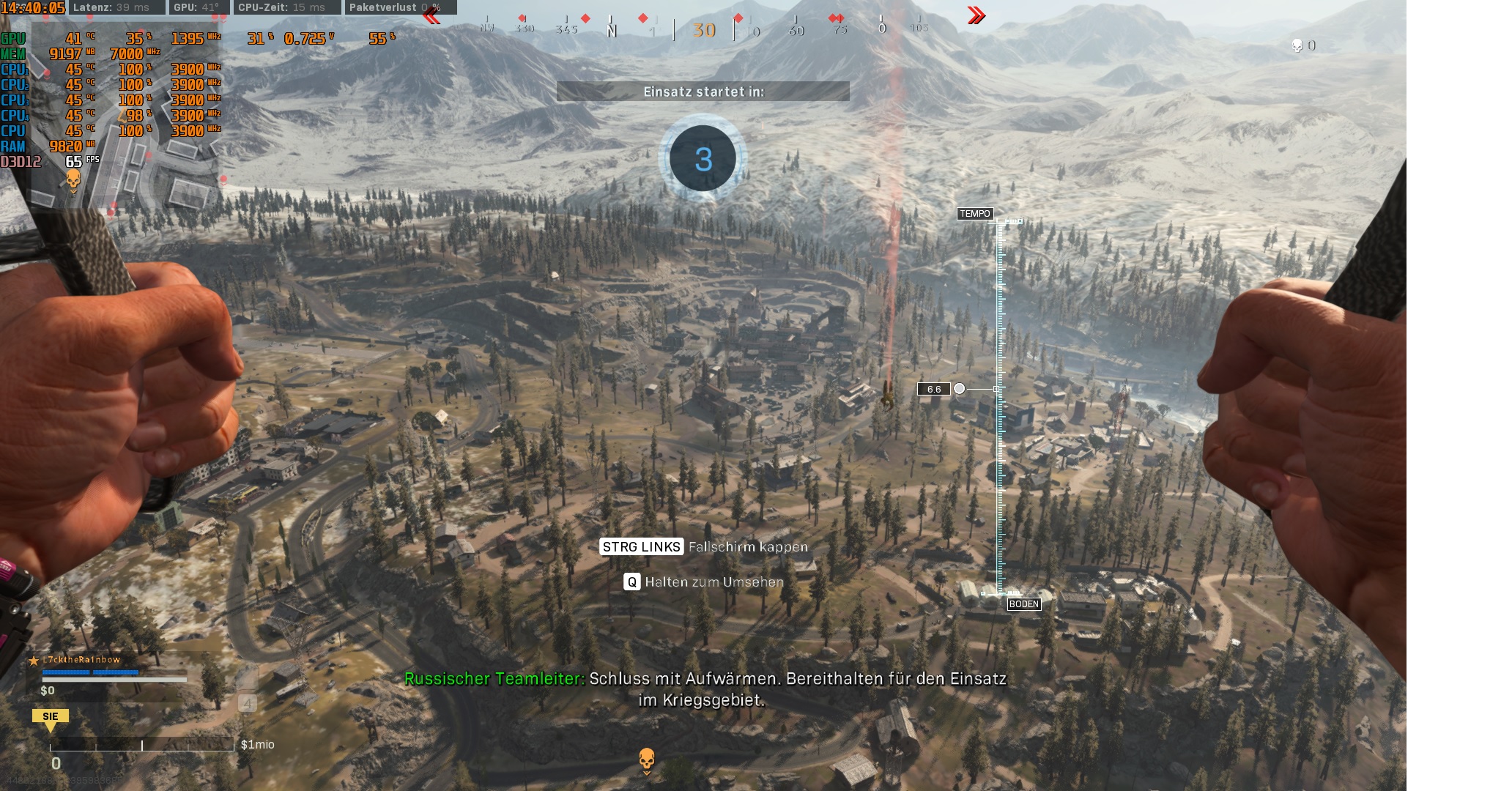
Task: Select the TEMPO label above the altitude meter
Action: pyautogui.click(x=975, y=214)
